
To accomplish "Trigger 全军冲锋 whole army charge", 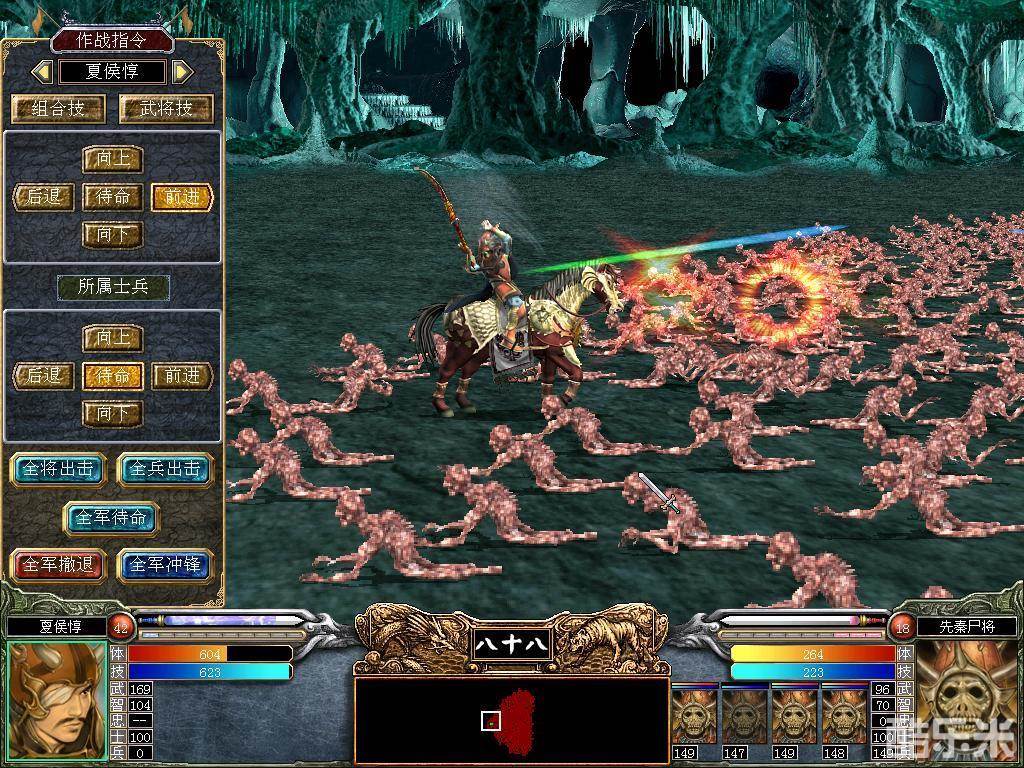I will tap(165, 565).
